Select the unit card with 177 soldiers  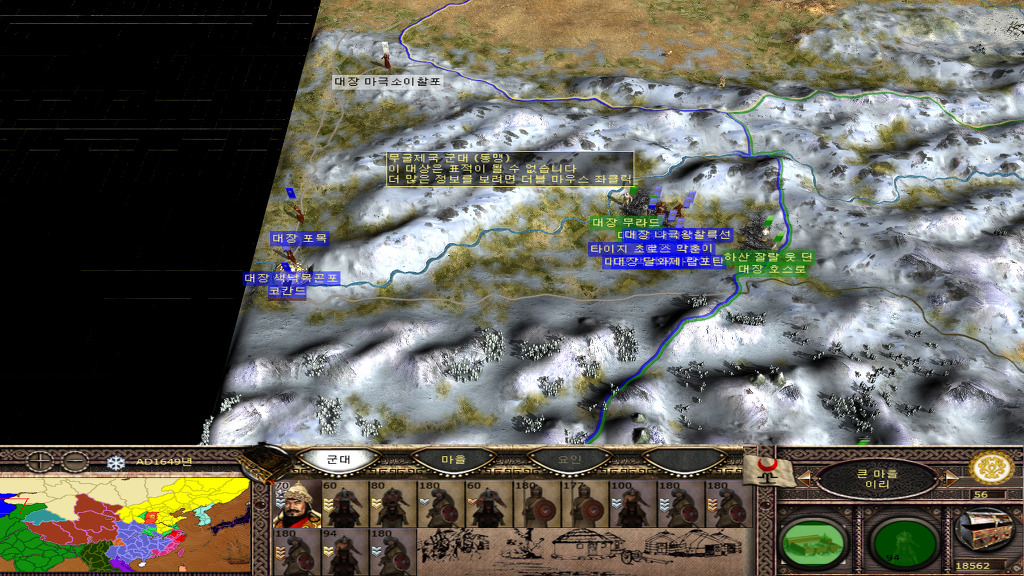point(581,504)
